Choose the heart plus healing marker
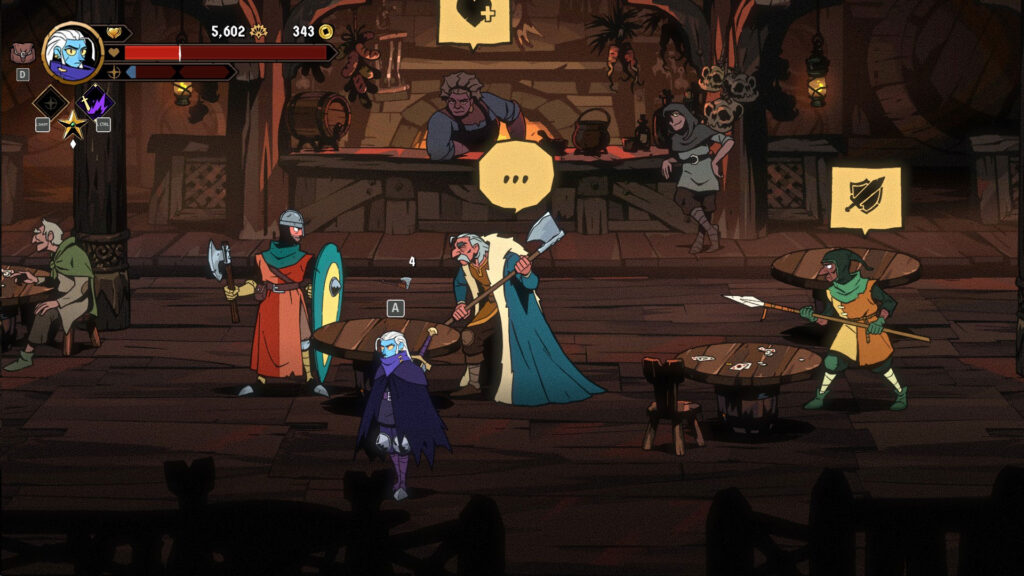 click(x=473, y=17)
